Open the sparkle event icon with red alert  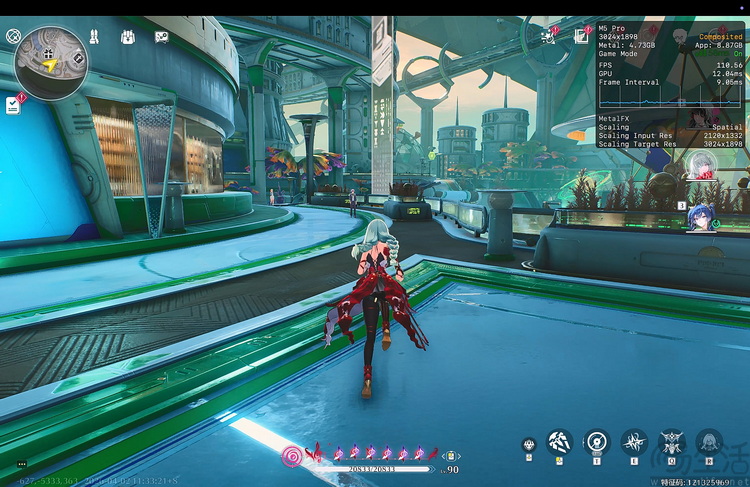(548, 36)
